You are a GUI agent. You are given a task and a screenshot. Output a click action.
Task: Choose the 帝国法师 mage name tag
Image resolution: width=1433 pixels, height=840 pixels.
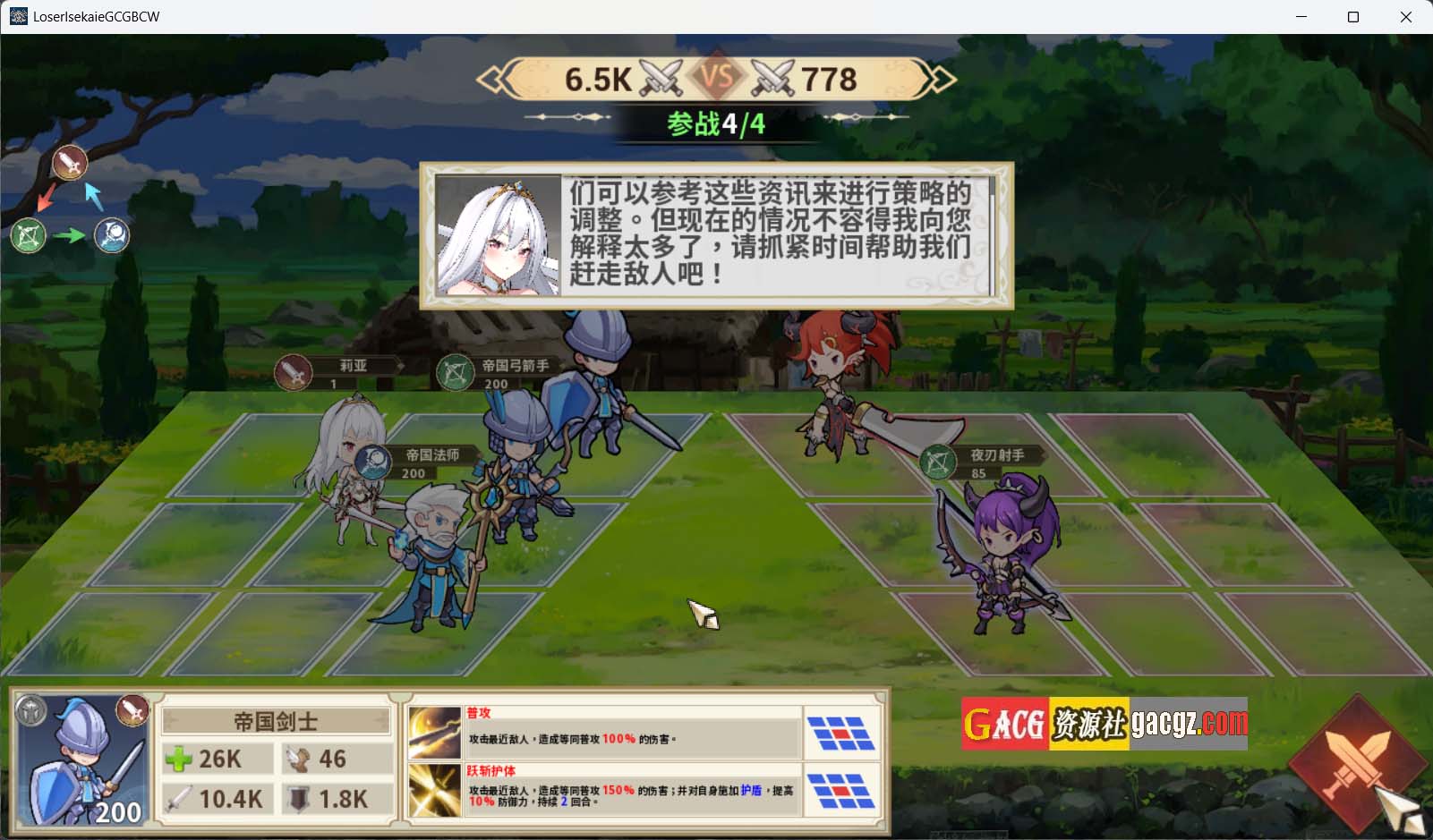[x=421, y=462]
